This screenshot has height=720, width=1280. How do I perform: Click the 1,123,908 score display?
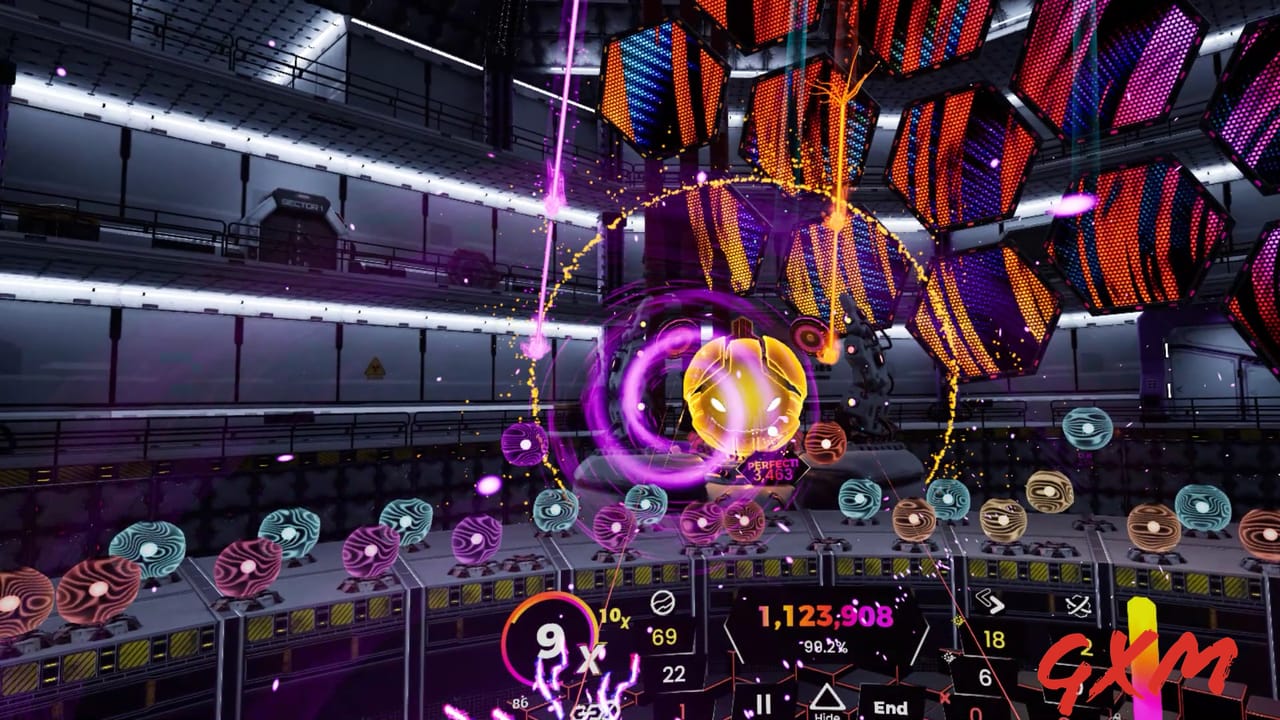825,614
